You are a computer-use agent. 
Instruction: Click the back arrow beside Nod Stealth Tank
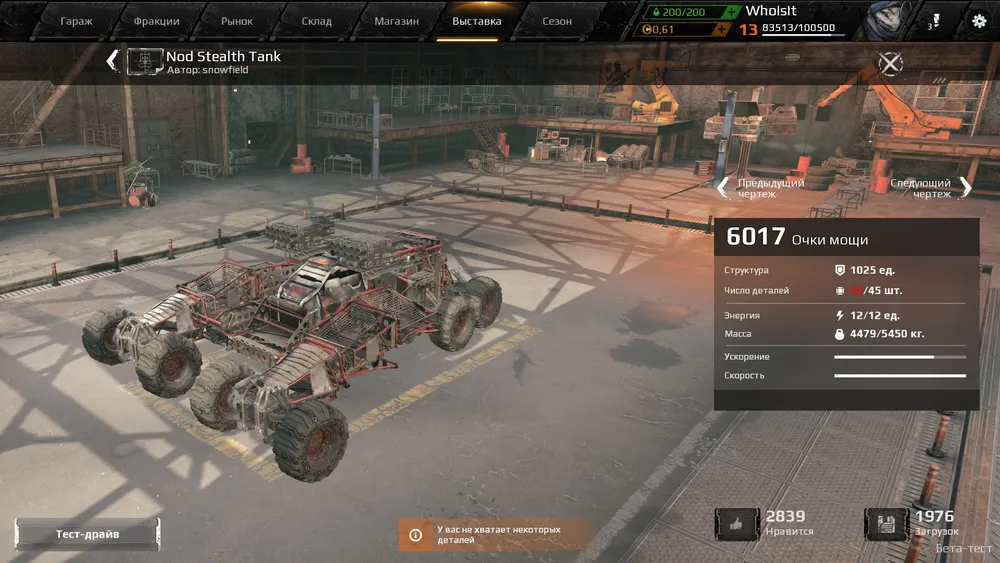click(112, 61)
